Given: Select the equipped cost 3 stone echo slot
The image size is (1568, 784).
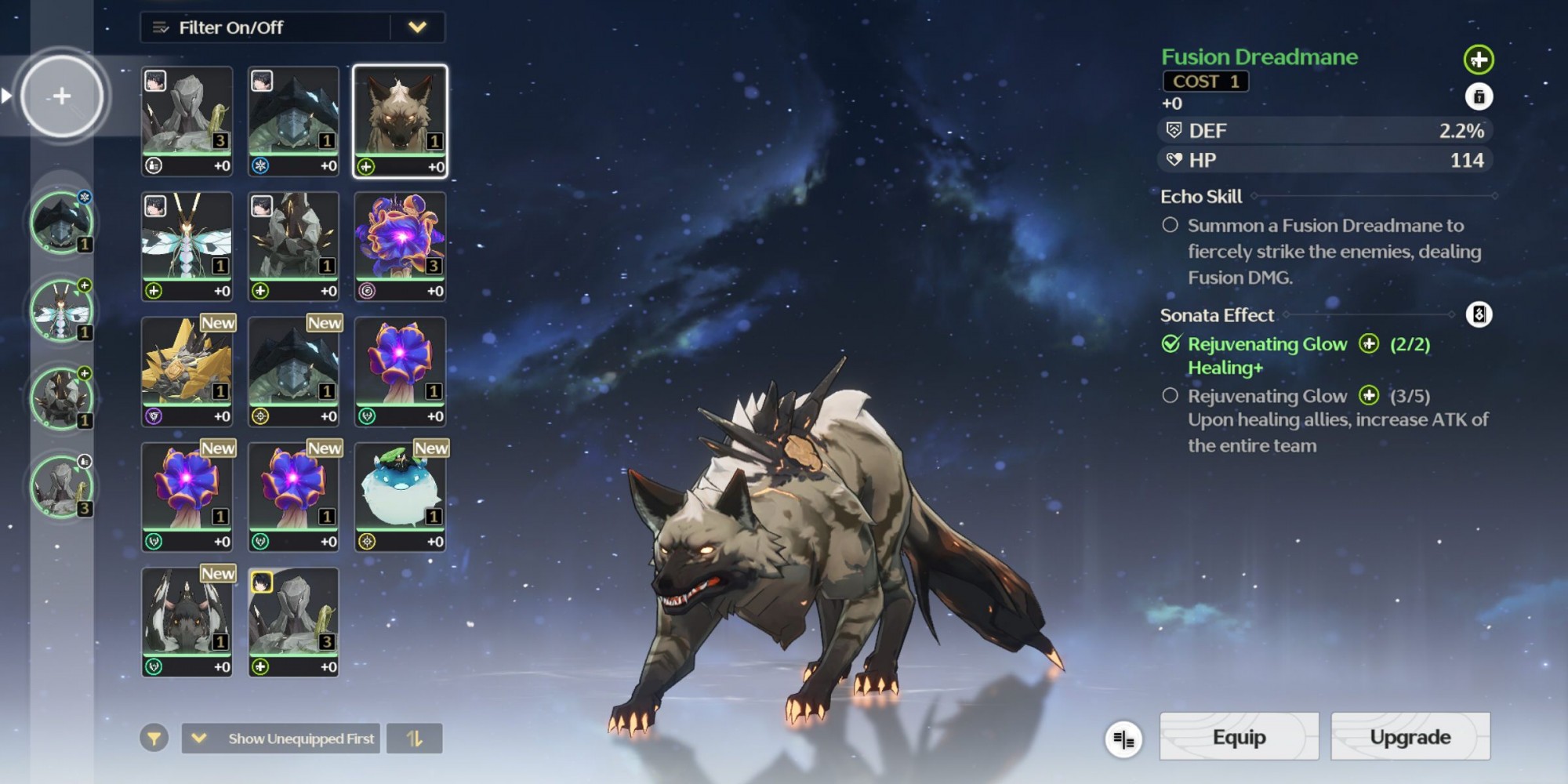Looking at the screenshot, I should pyautogui.click(x=61, y=487).
